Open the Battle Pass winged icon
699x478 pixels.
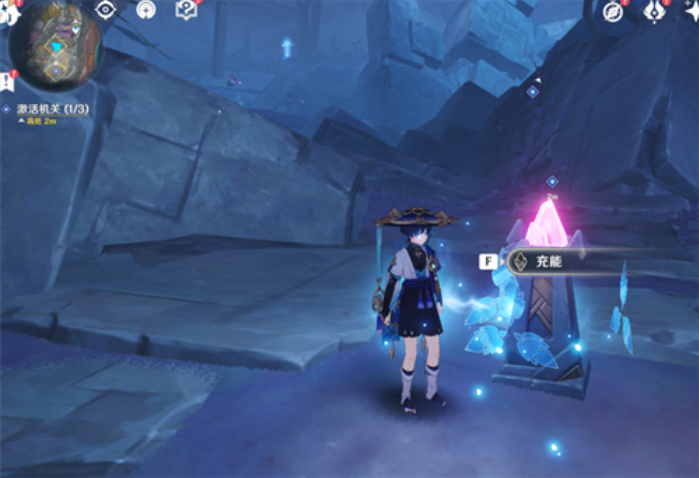[656, 12]
